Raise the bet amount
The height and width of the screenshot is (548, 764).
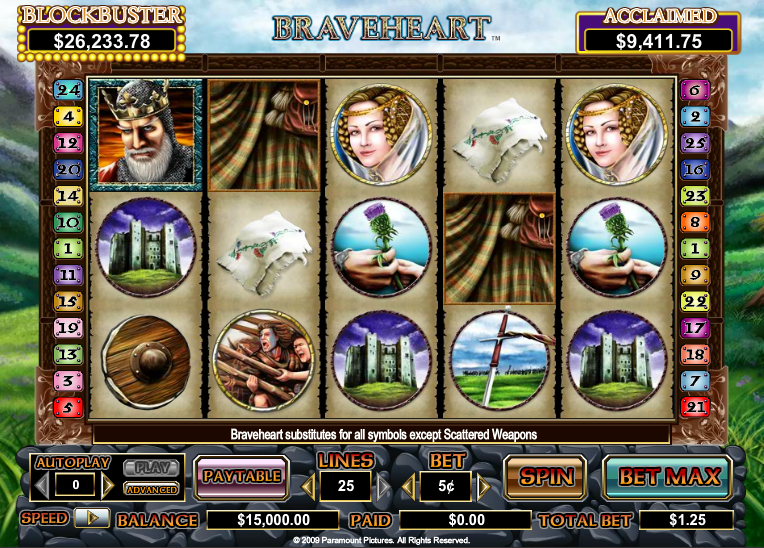coord(484,487)
